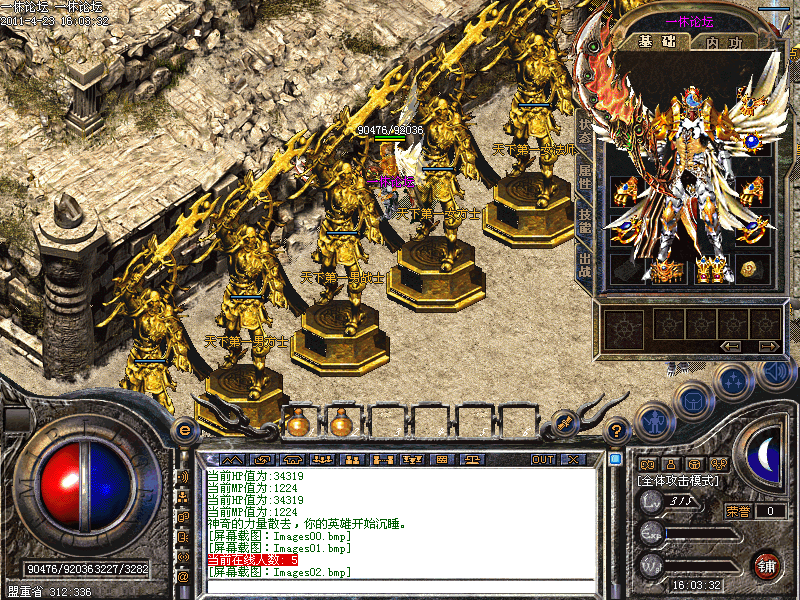
Task: Open the skills sparkle round button
Action: (735, 381)
